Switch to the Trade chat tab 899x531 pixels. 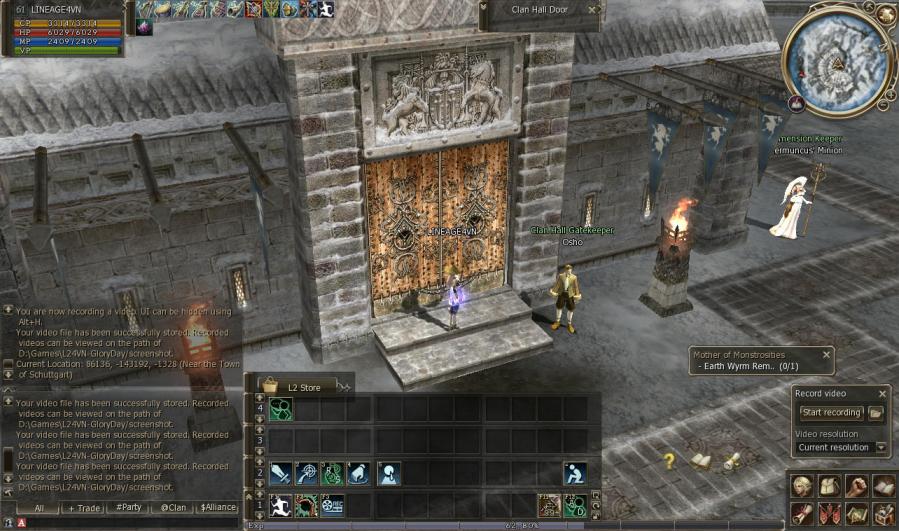pyautogui.click(x=86, y=508)
